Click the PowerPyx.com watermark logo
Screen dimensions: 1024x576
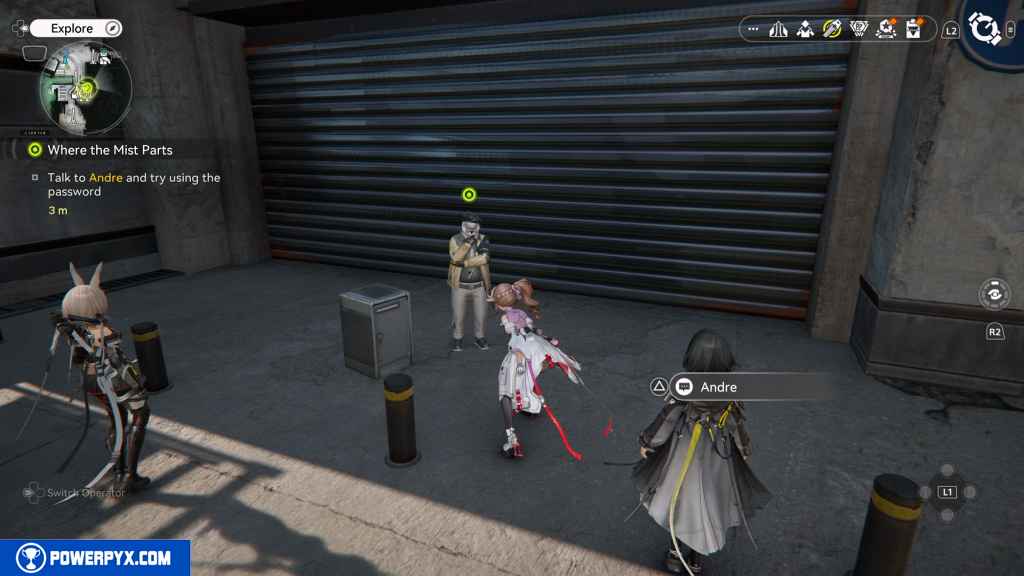(95, 558)
